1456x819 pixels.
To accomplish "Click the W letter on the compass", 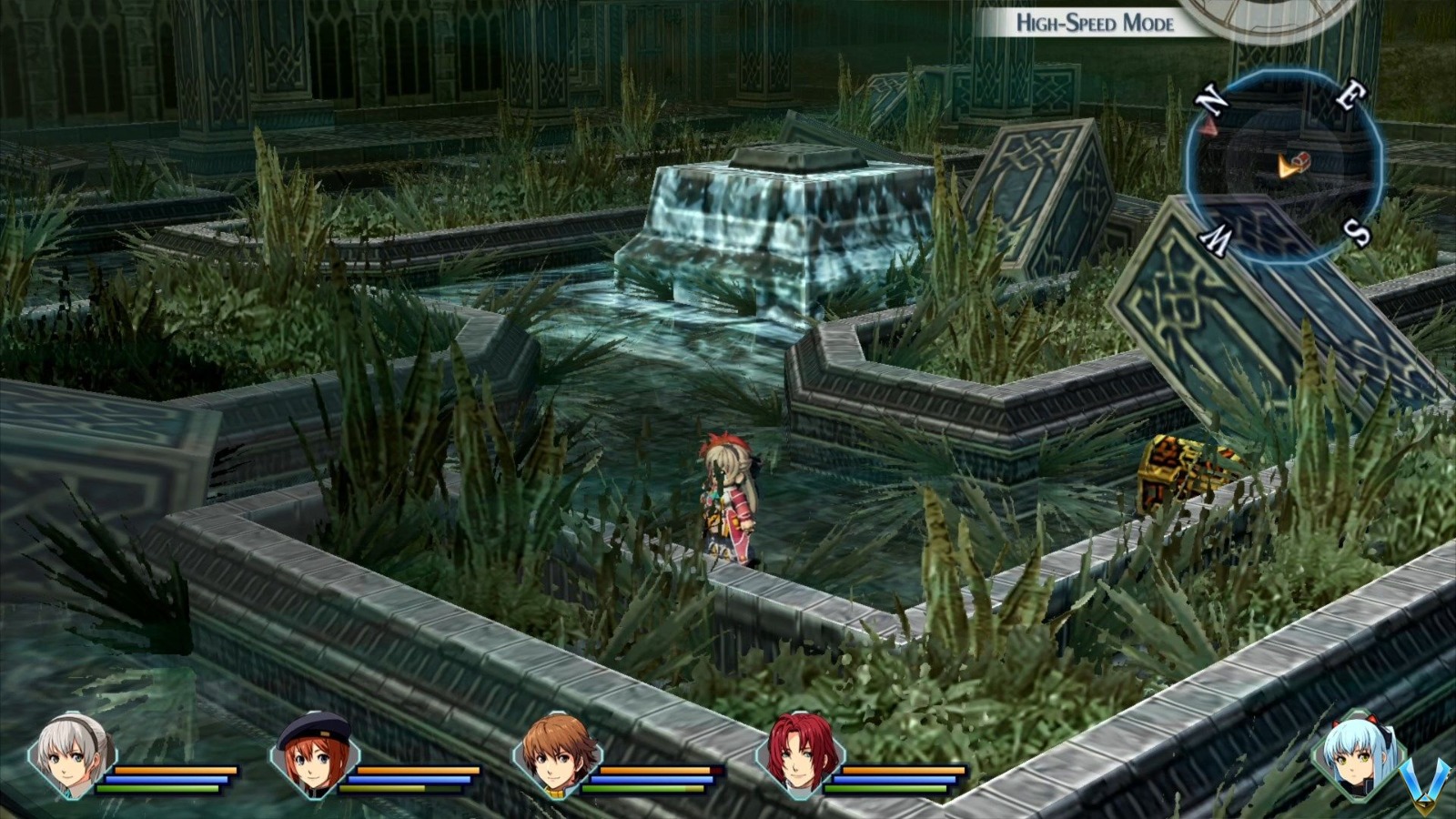I will tap(1217, 237).
